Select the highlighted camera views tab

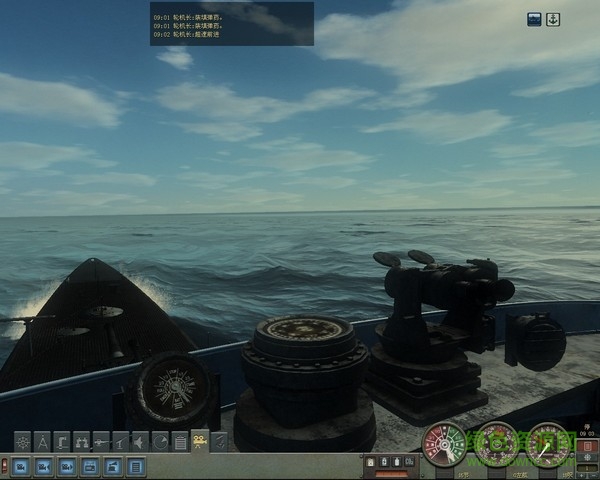pos(200,441)
